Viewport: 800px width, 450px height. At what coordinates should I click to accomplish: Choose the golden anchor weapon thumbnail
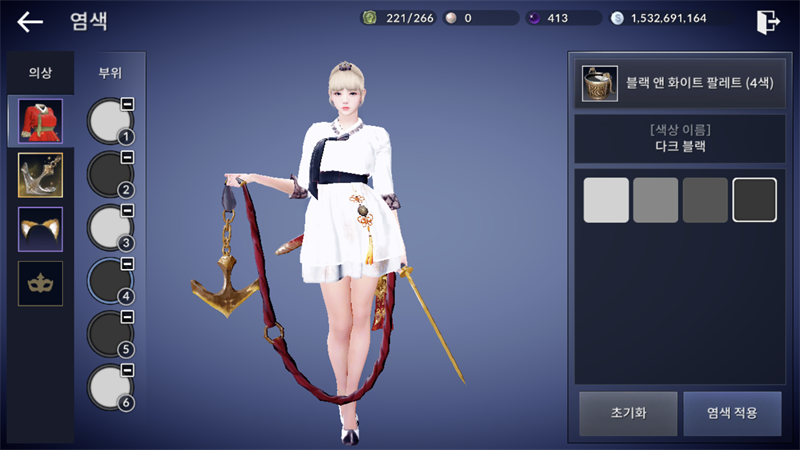(x=40, y=175)
